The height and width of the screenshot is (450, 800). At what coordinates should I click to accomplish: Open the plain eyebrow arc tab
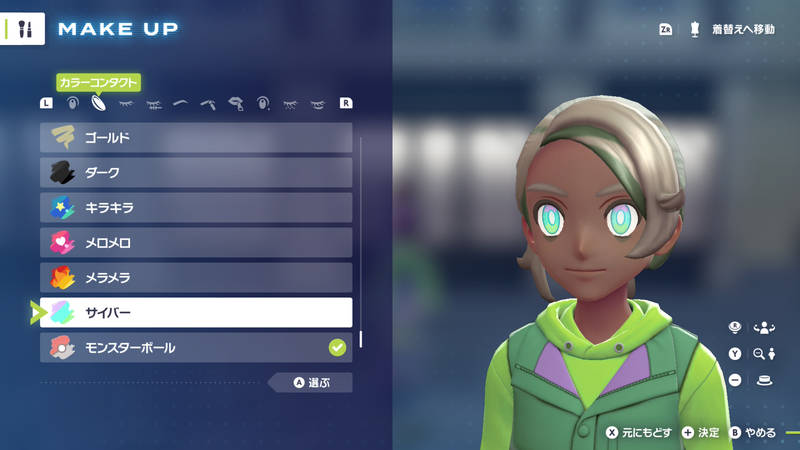coord(181,103)
